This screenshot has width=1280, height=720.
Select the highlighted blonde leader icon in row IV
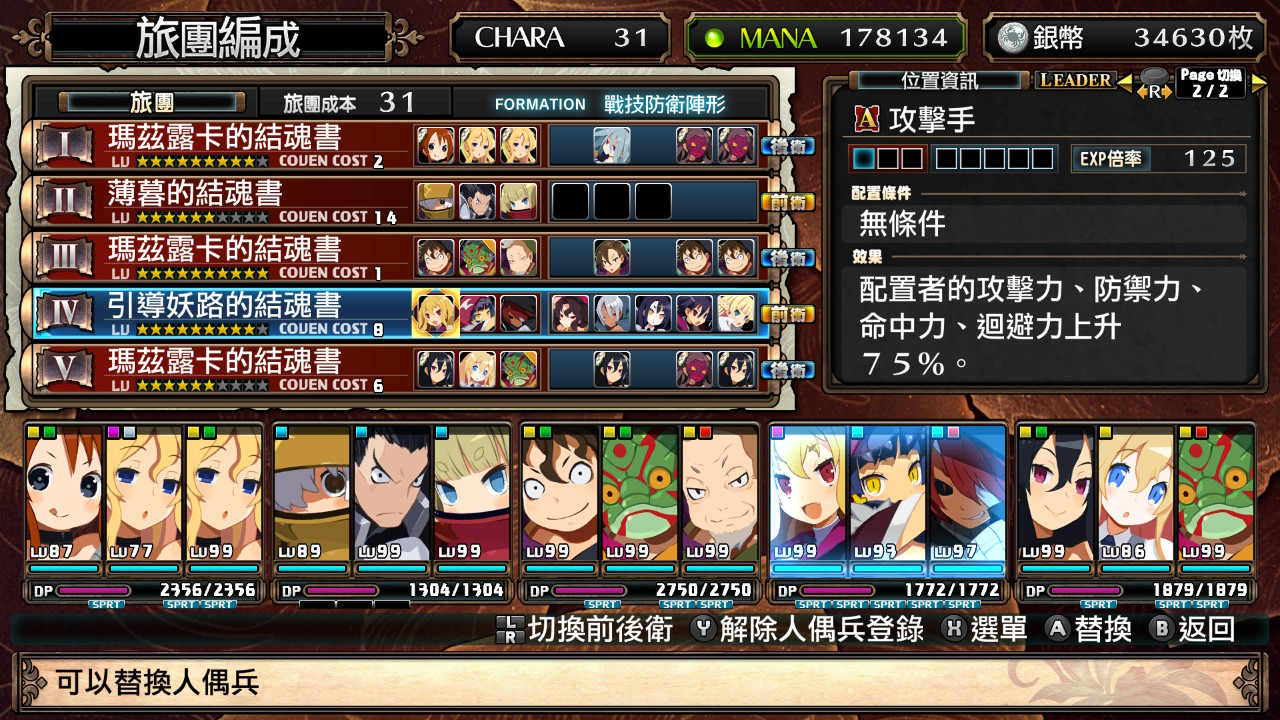(x=436, y=313)
